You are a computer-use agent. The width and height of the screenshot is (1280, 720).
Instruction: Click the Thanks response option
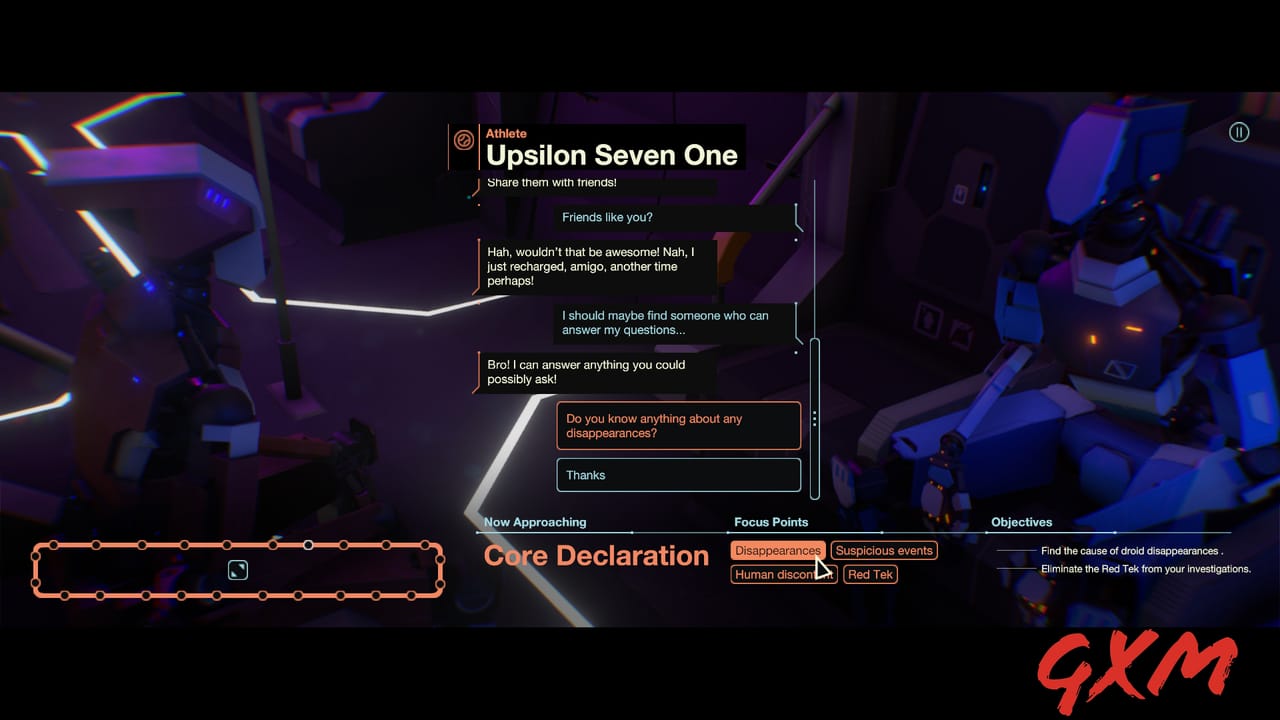678,475
